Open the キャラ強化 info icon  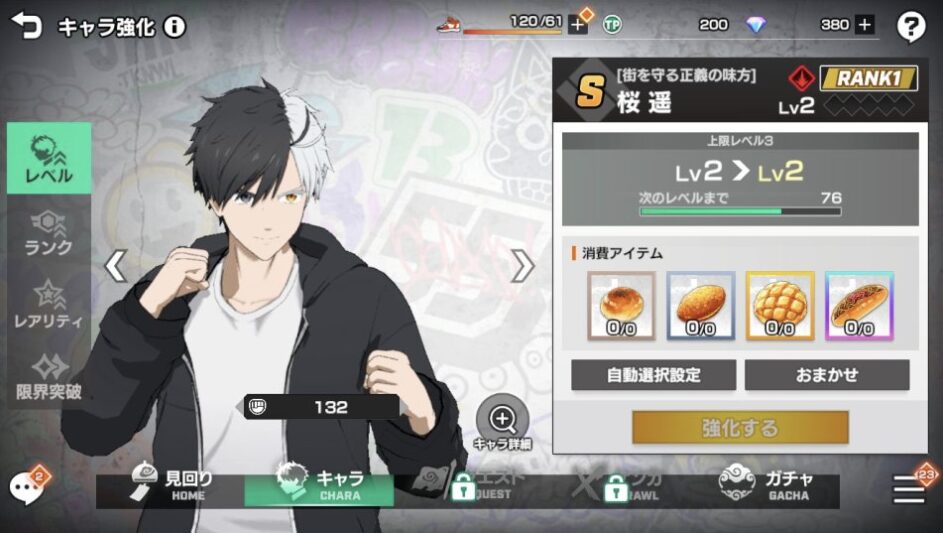point(175,27)
